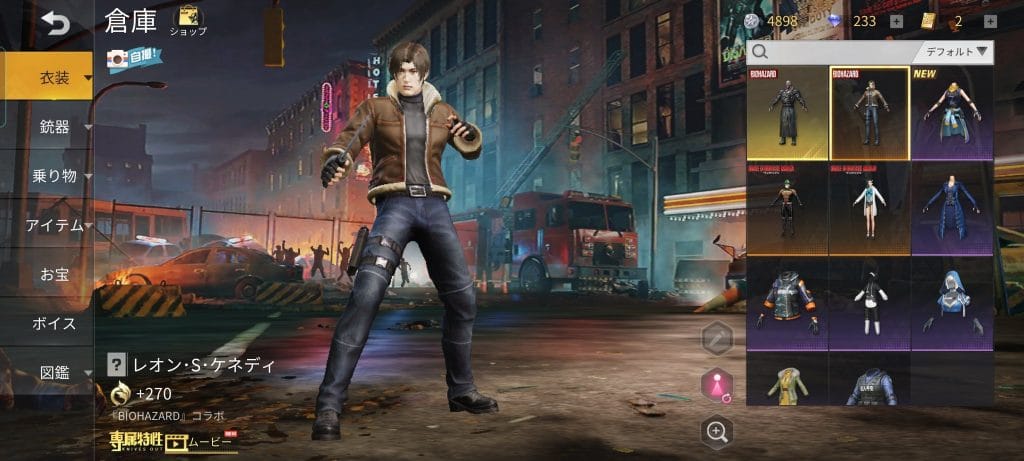Add diamonds with the plus button

896,21
